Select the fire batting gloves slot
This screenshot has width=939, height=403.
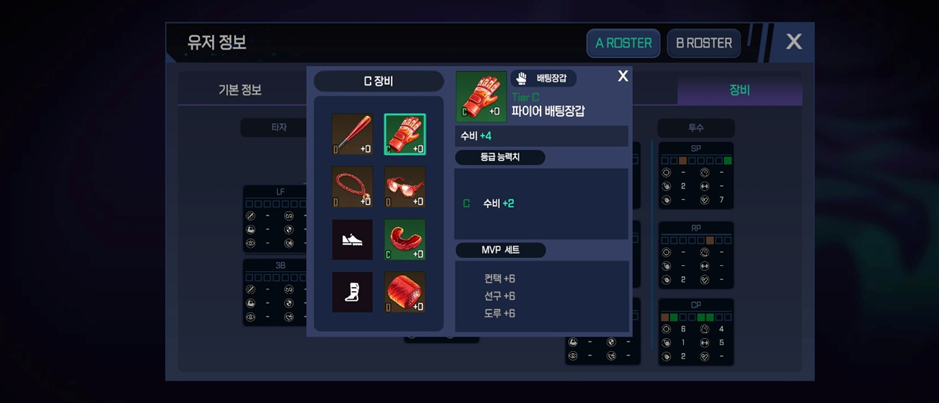coord(405,135)
